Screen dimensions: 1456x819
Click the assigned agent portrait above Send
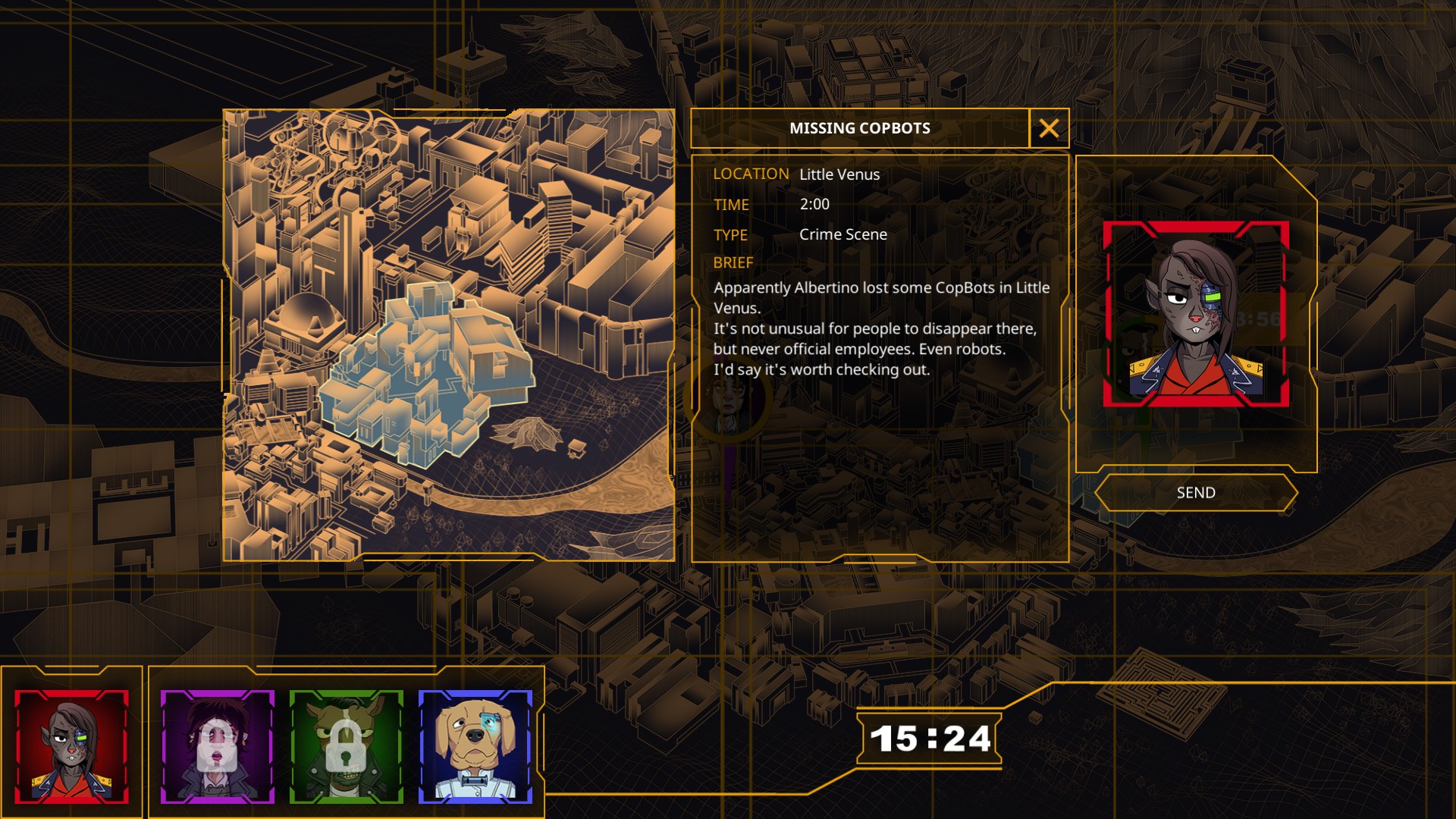point(1196,314)
